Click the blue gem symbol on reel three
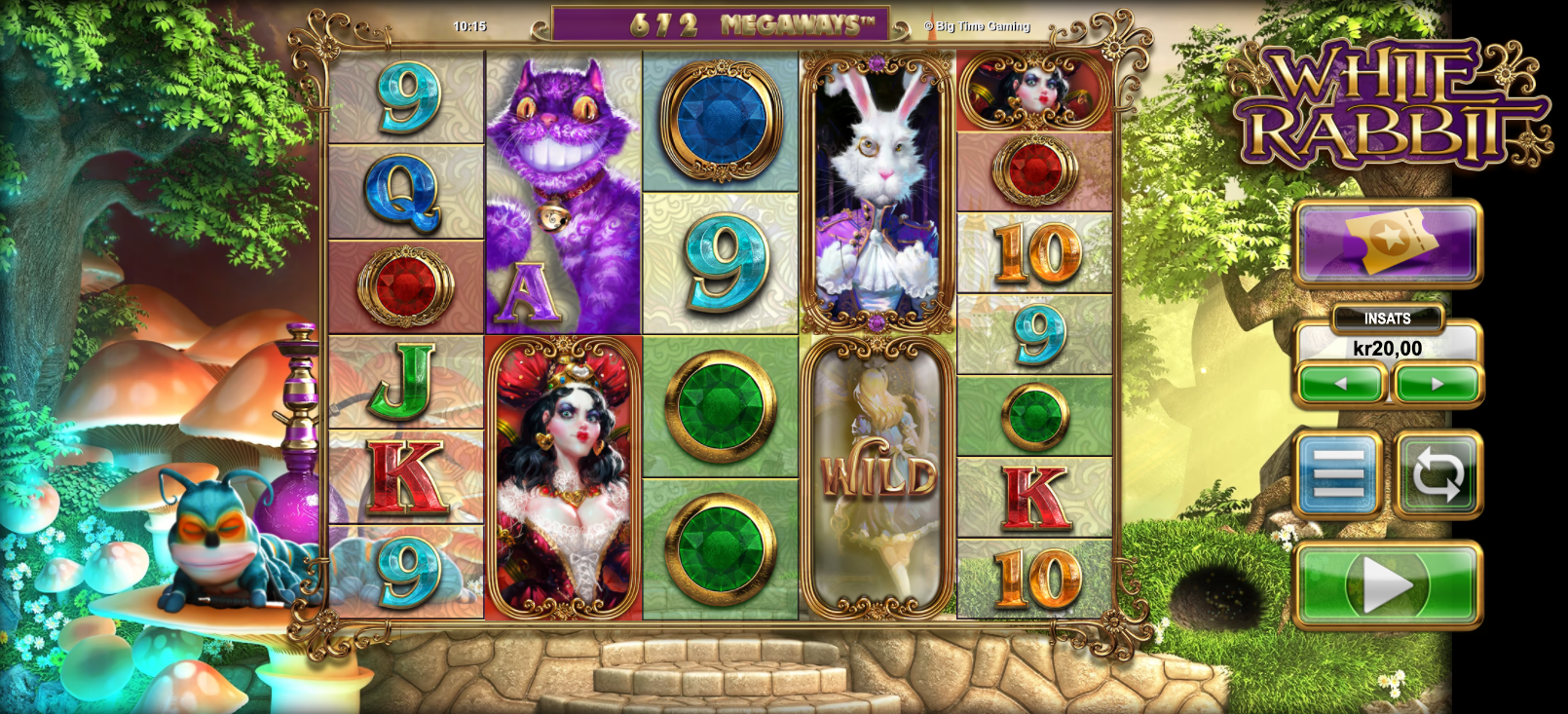This screenshot has height=714, width=1568. click(722, 117)
